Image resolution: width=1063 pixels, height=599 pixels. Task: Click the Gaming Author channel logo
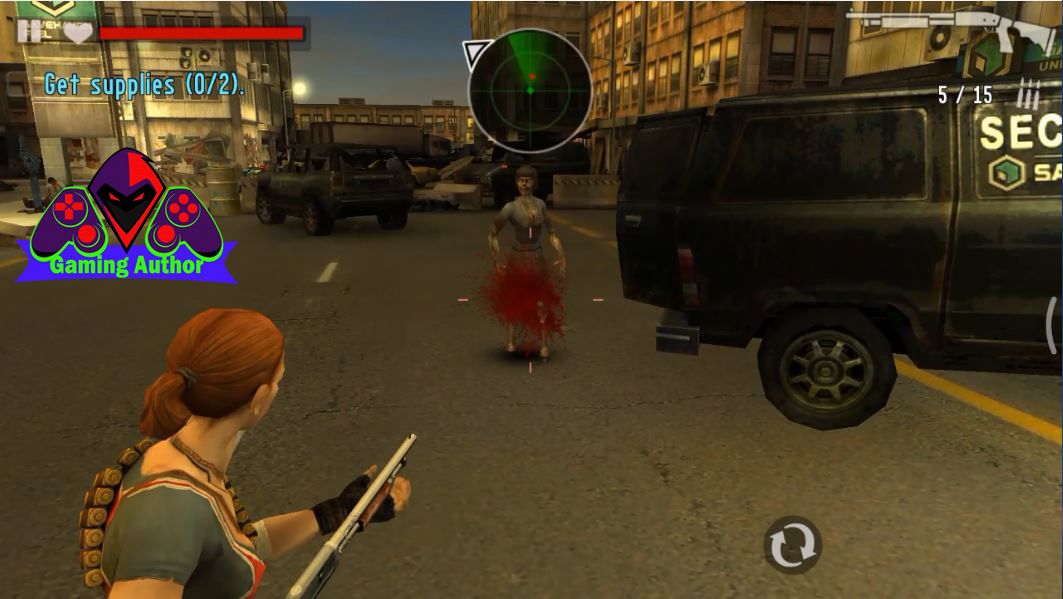pos(127,216)
